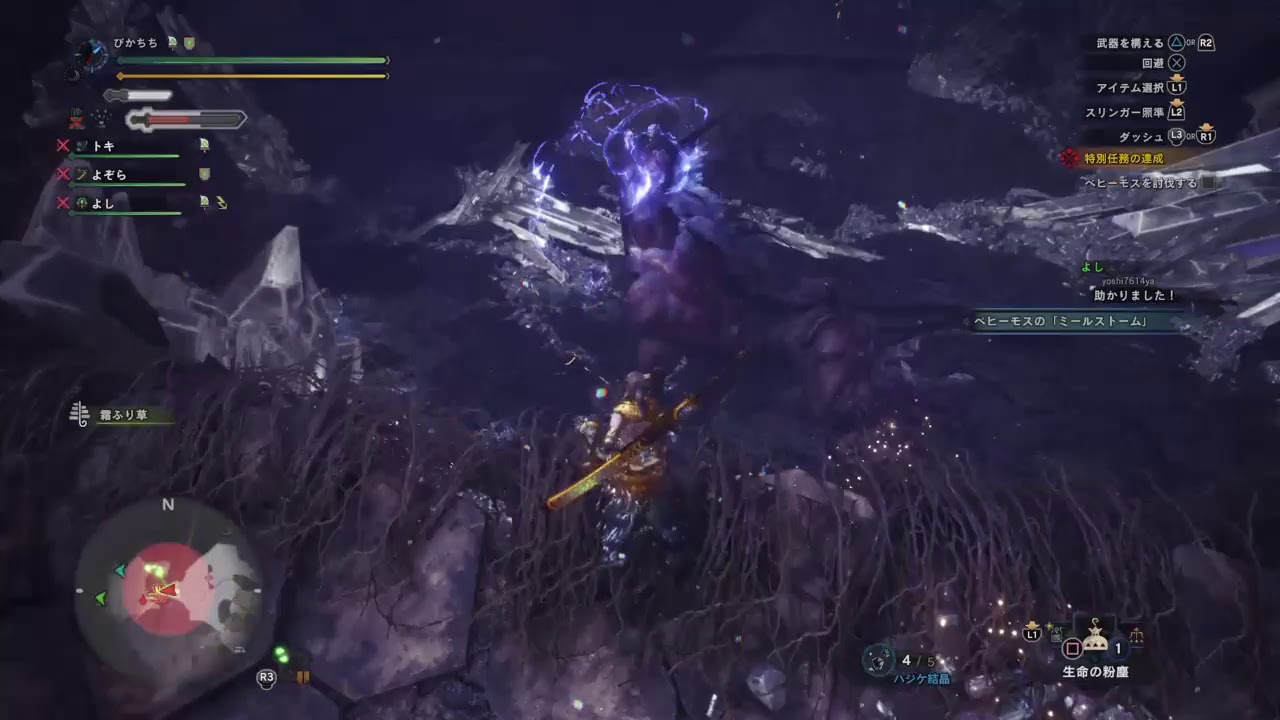Select トキ's bow weapon icon

coord(82,145)
